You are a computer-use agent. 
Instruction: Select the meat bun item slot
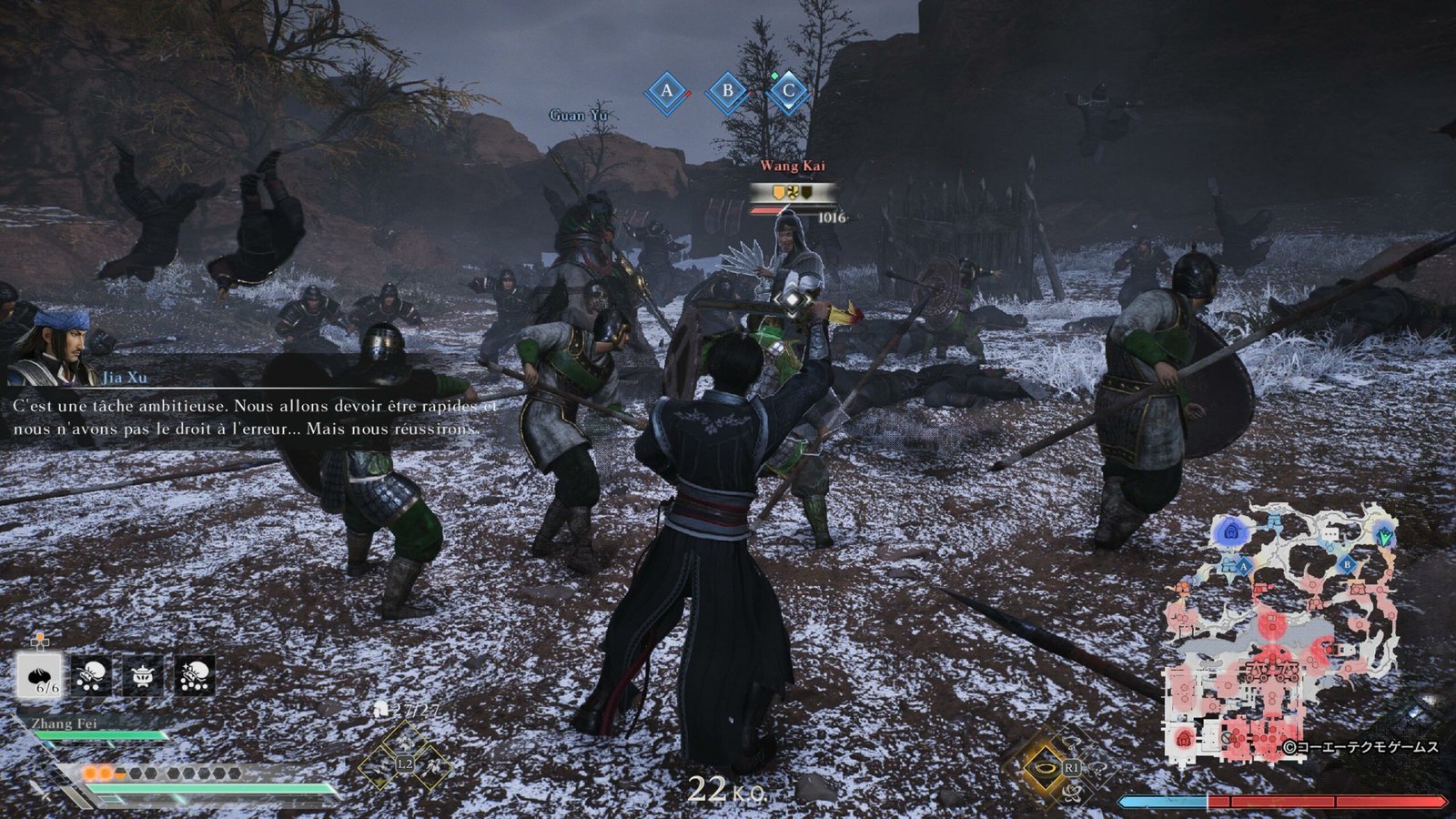[40, 675]
